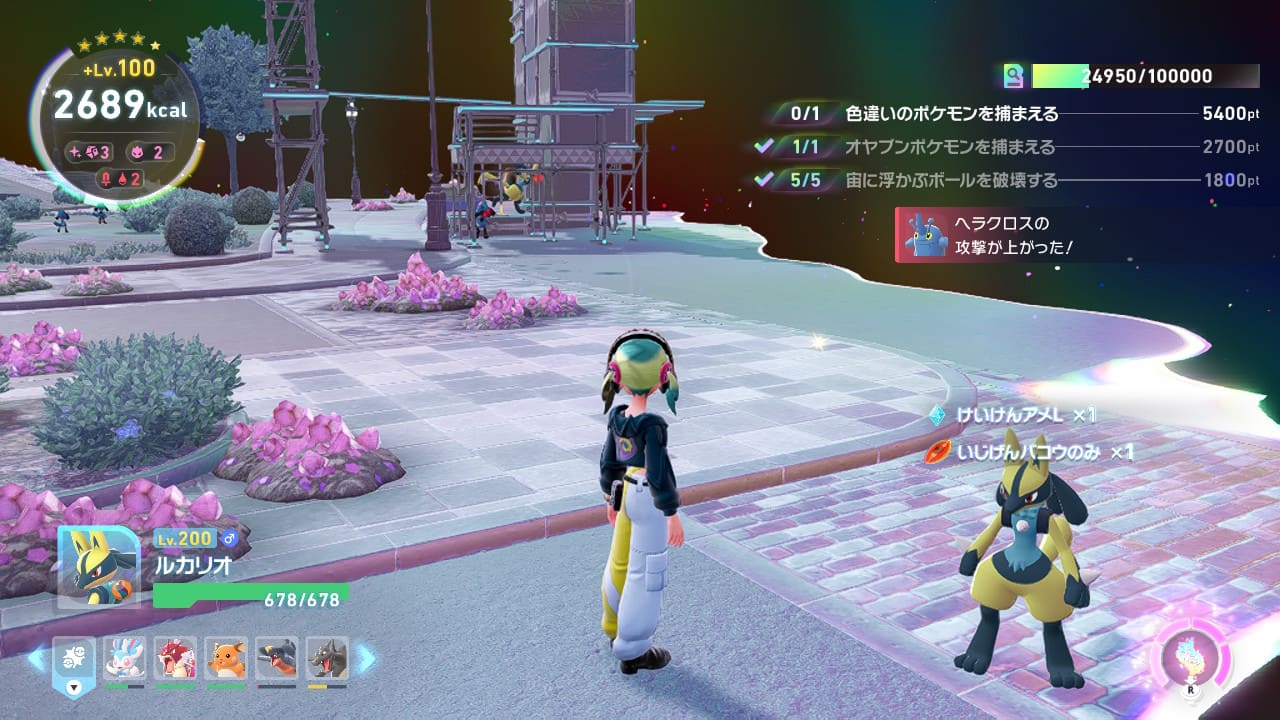Click the party bar's right arrow
1280x720 pixels.
[x=367, y=658]
